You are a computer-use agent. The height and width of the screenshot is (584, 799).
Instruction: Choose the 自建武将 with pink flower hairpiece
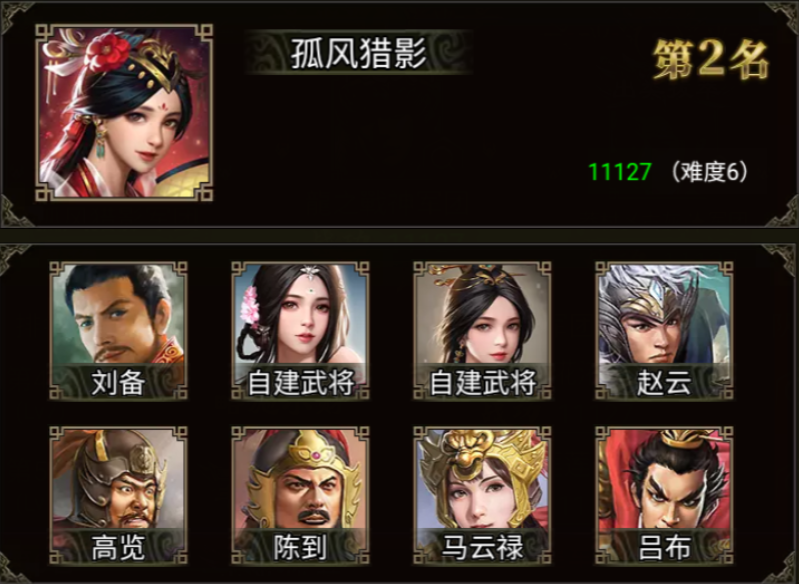click(300, 330)
